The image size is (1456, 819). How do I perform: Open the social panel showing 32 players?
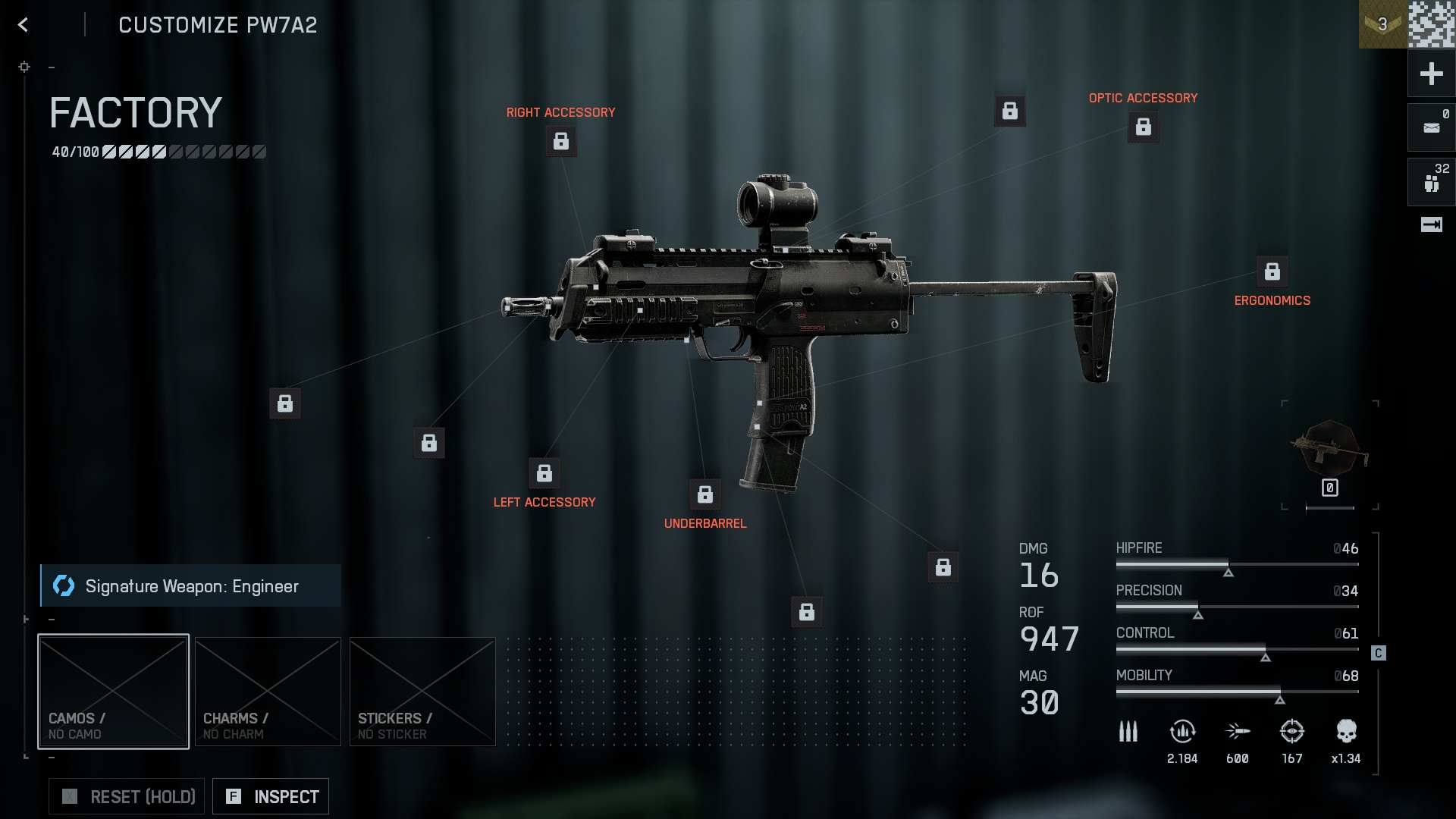coord(1430,181)
